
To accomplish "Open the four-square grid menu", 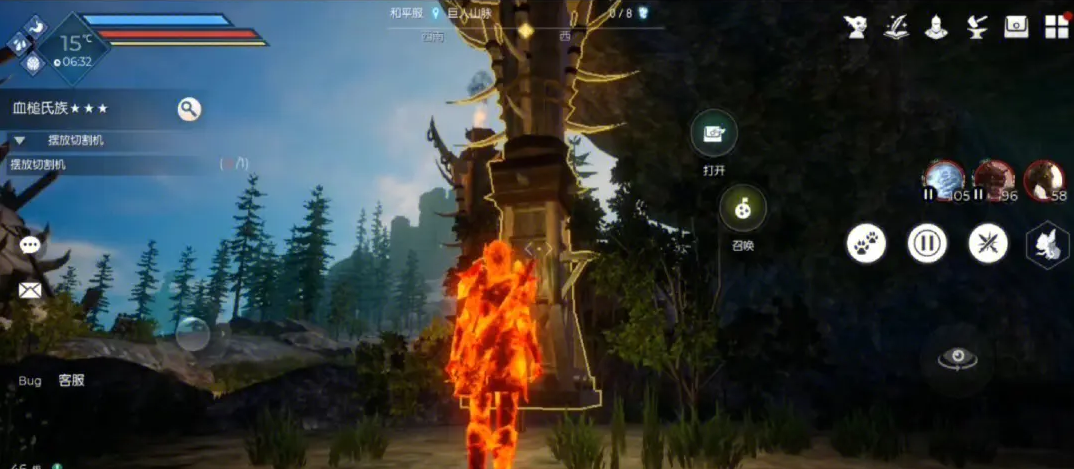I will (x=1056, y=27).
